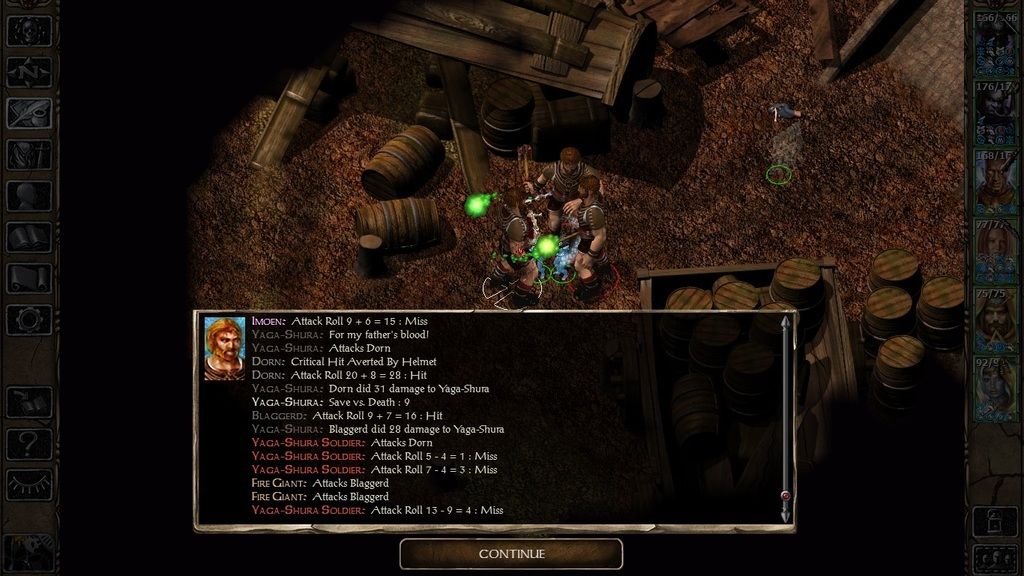Open the character record head silhouette icon
This screenshot has height=576, width=1024.
(x=28, y=196)
